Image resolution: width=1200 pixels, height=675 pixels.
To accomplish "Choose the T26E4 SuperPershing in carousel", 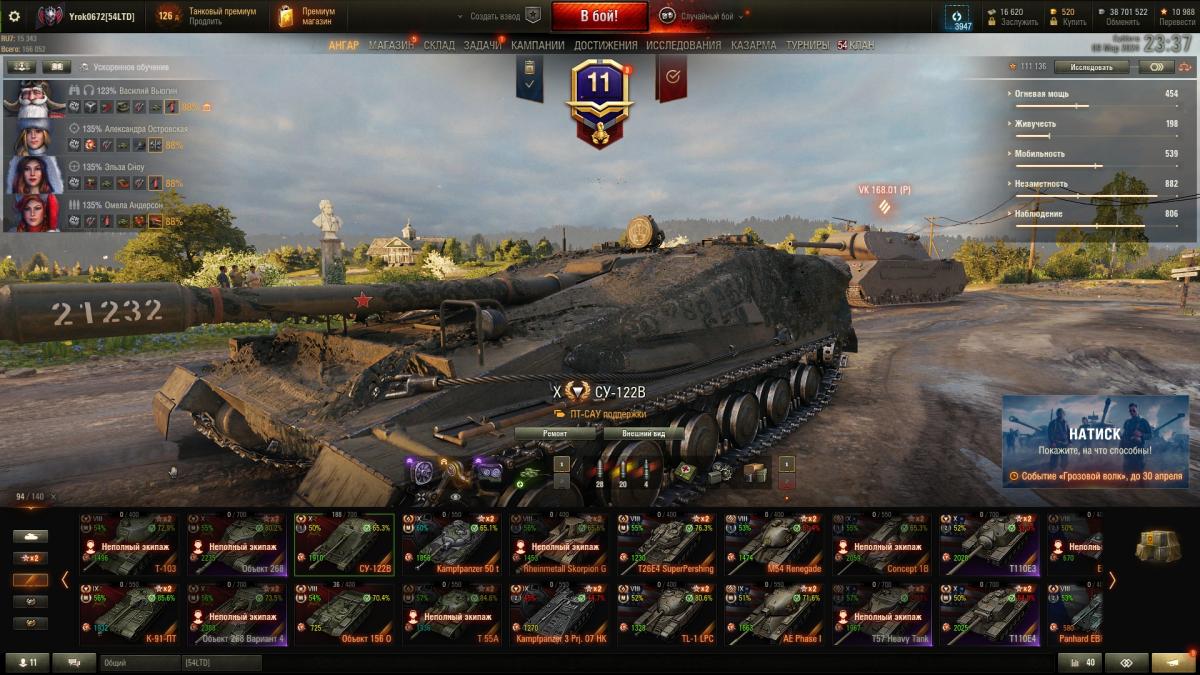I will point(666,544).
